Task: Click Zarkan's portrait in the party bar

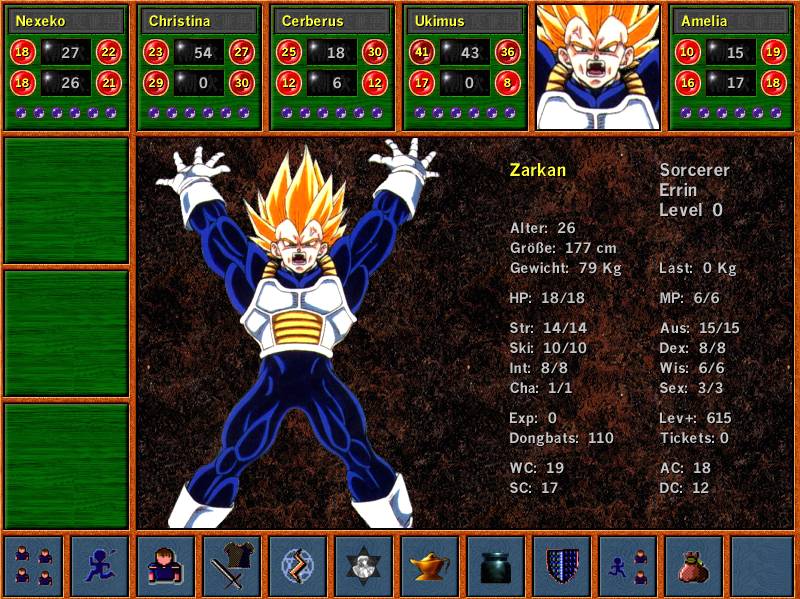Action: click(598, 67)
